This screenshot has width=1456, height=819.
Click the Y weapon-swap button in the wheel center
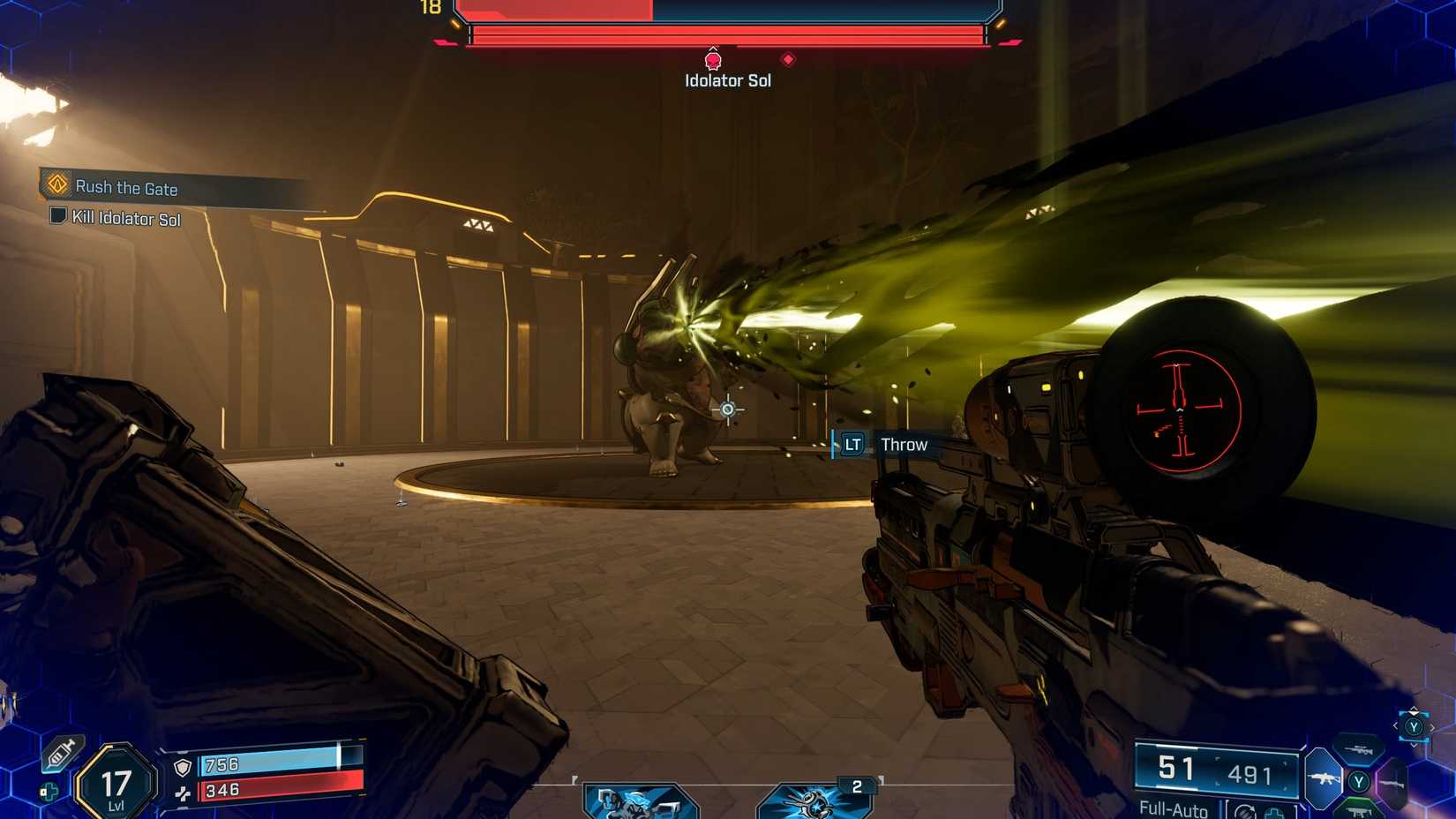[1358, 781]
